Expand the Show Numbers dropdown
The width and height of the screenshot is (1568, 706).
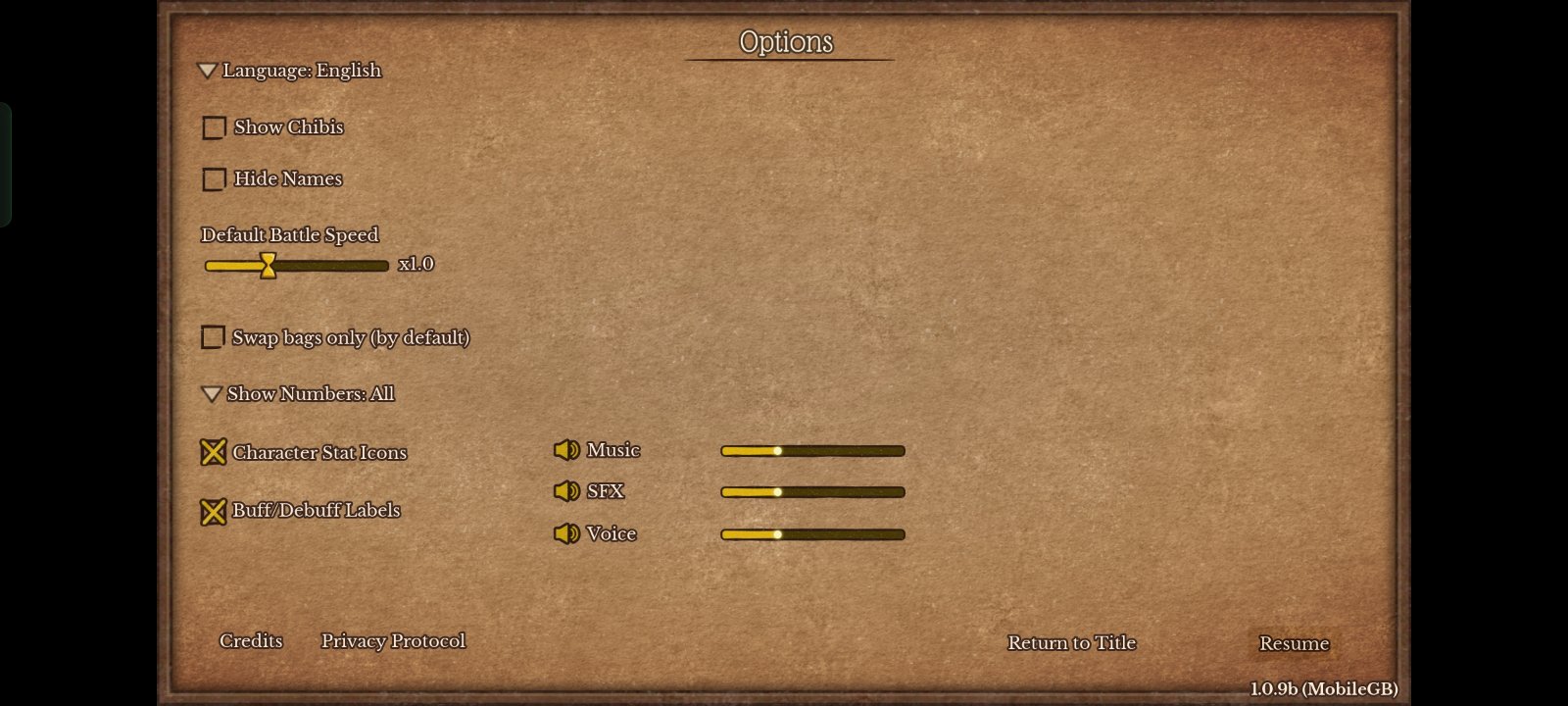tap(299, 394)
